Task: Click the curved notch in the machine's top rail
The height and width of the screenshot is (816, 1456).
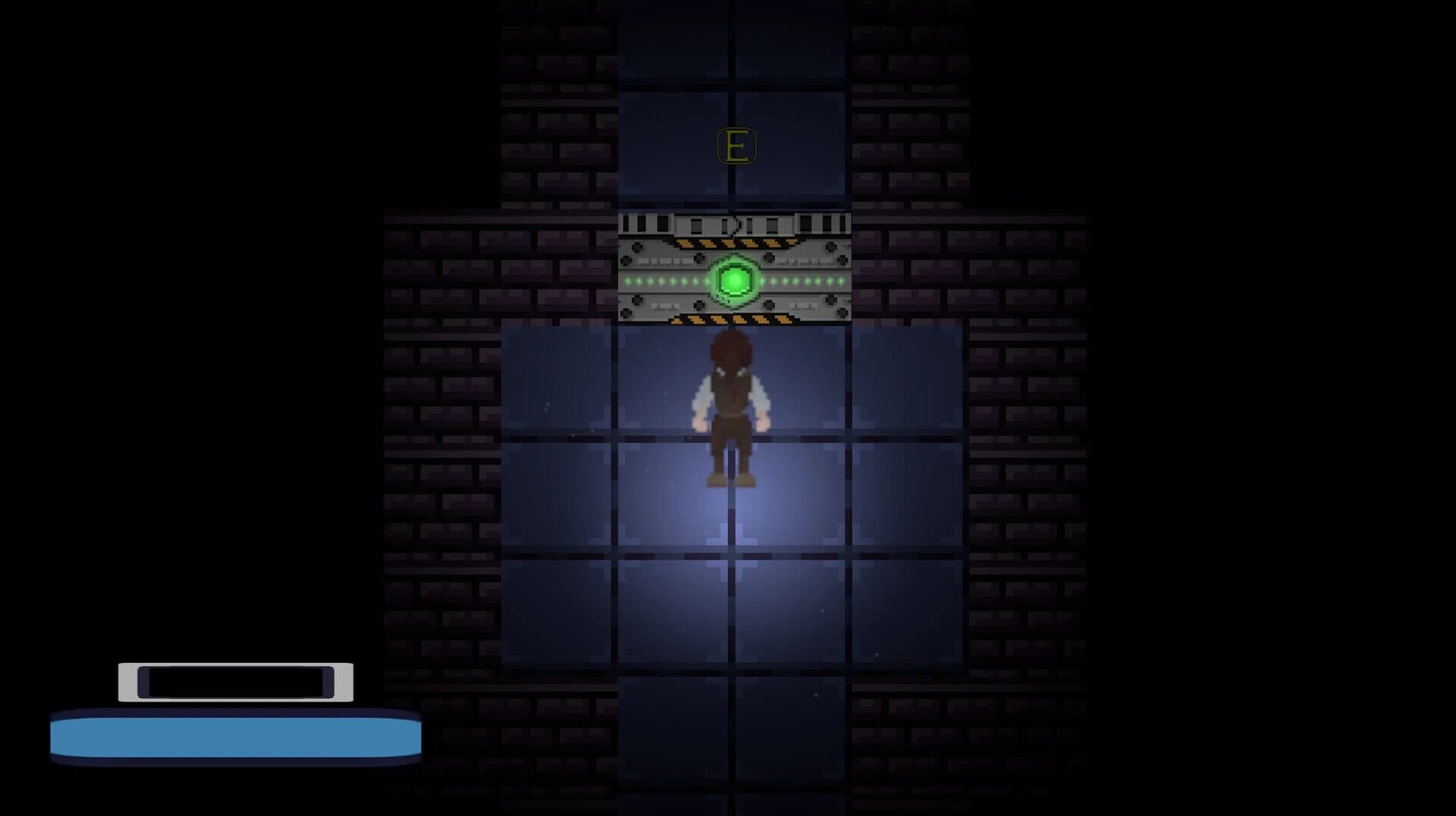Action: (736, 224)
